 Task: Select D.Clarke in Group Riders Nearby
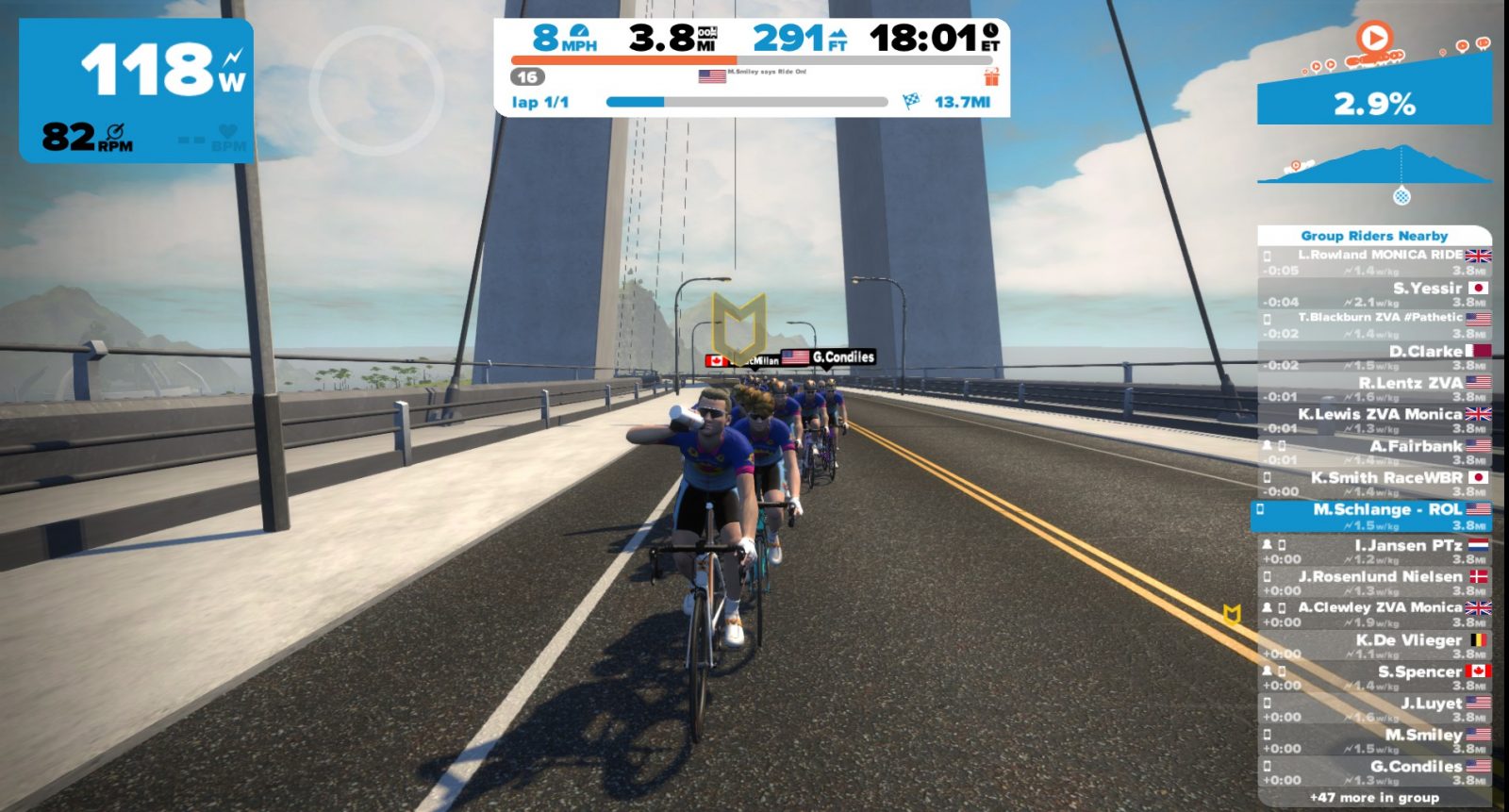click(1374, 357)
